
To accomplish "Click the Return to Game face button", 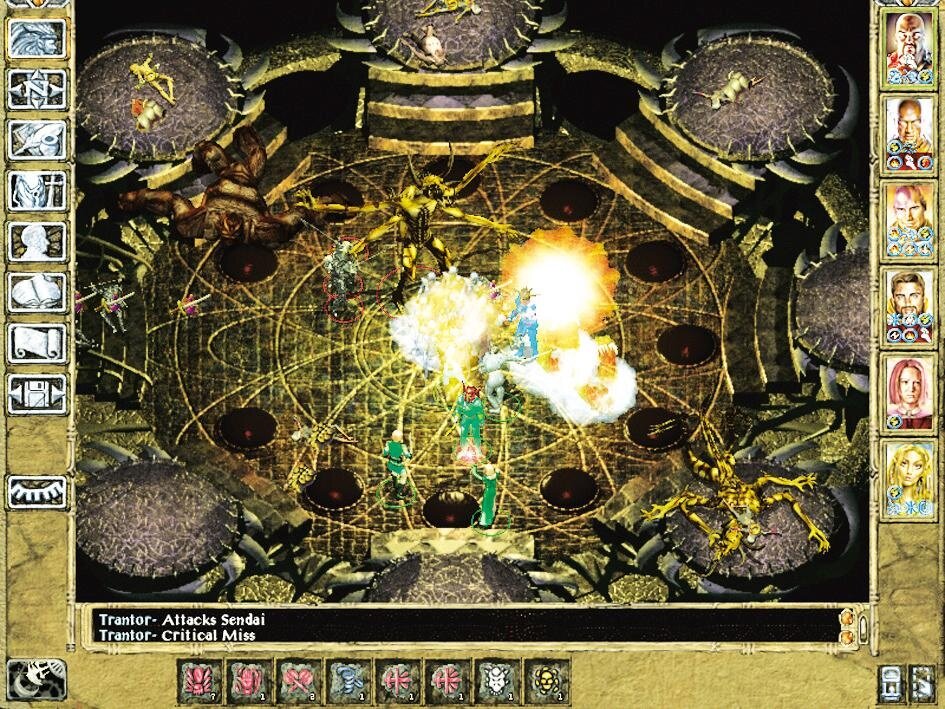I will point(37,38).
